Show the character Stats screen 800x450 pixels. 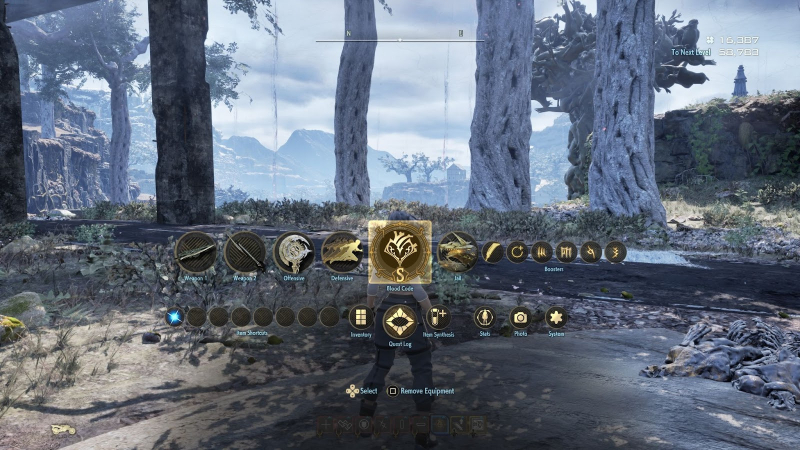tap(485, 317)
